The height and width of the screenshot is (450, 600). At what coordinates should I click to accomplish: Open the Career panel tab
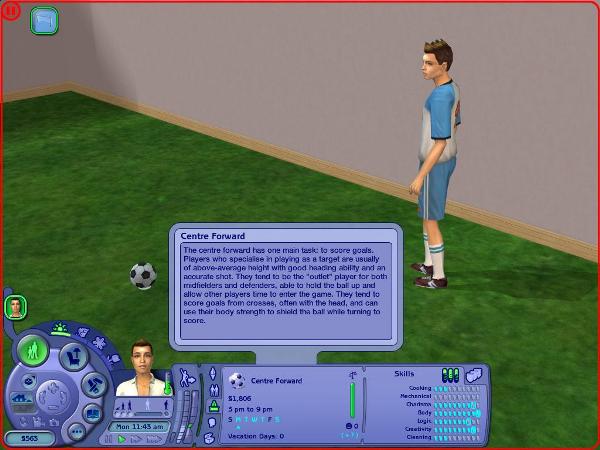[x=212, y=407]
